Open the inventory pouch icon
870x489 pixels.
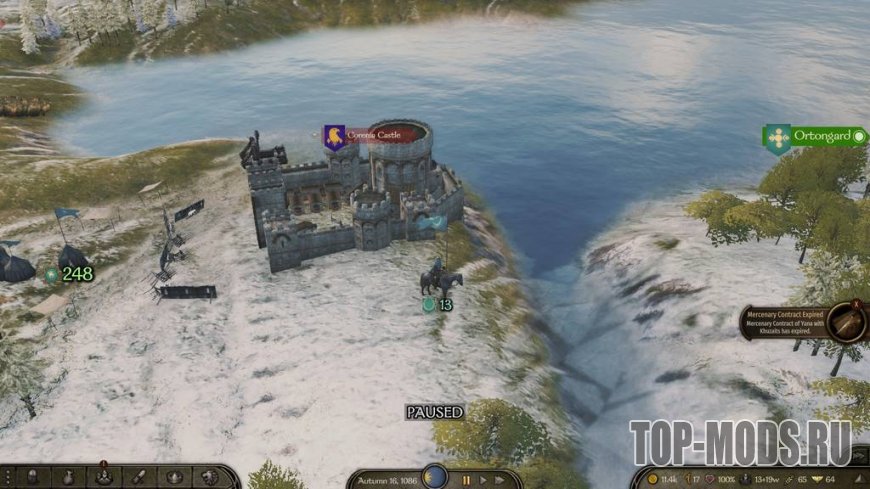69,477
